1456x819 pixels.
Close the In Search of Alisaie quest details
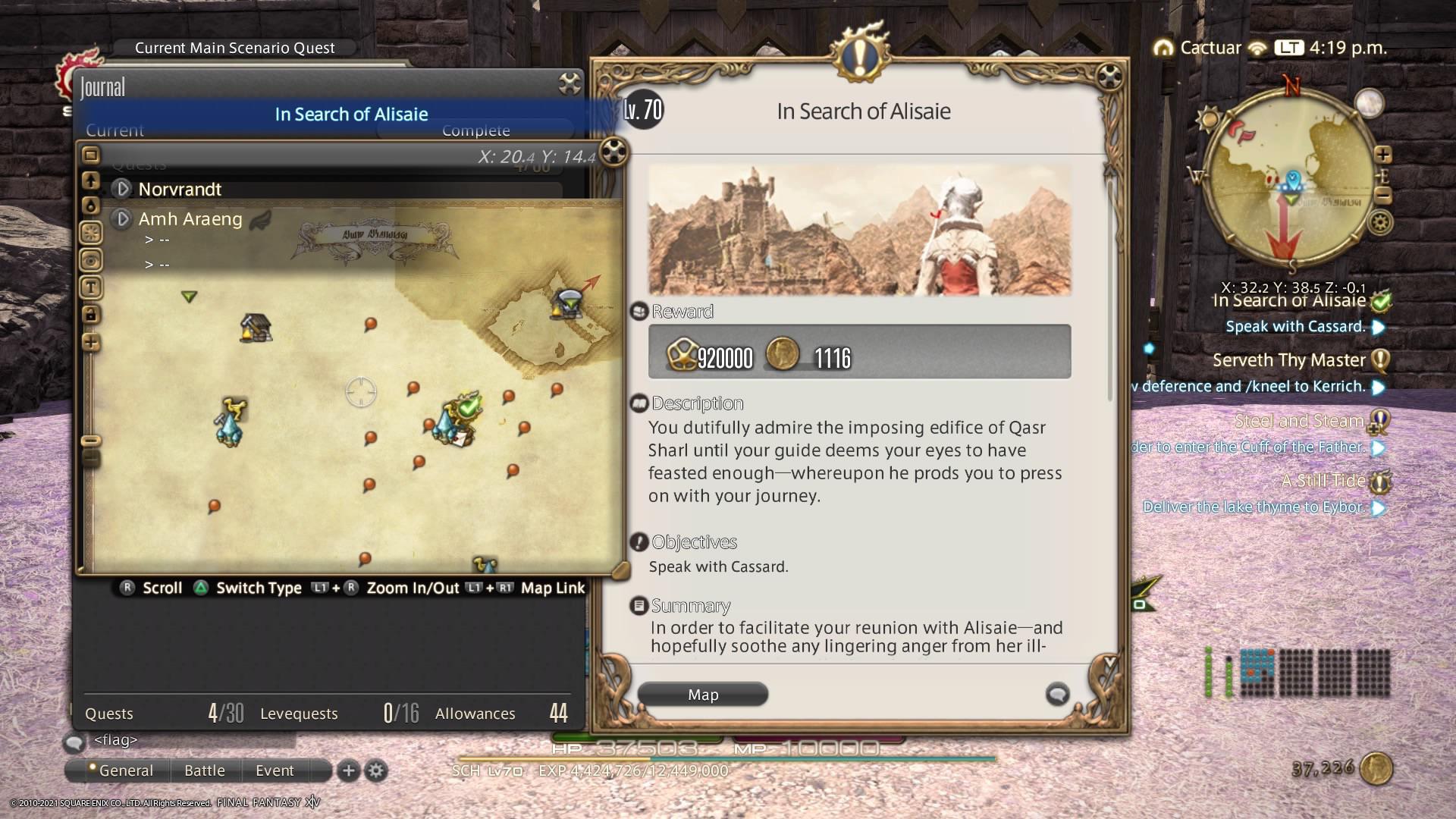tap(1109, 76)
